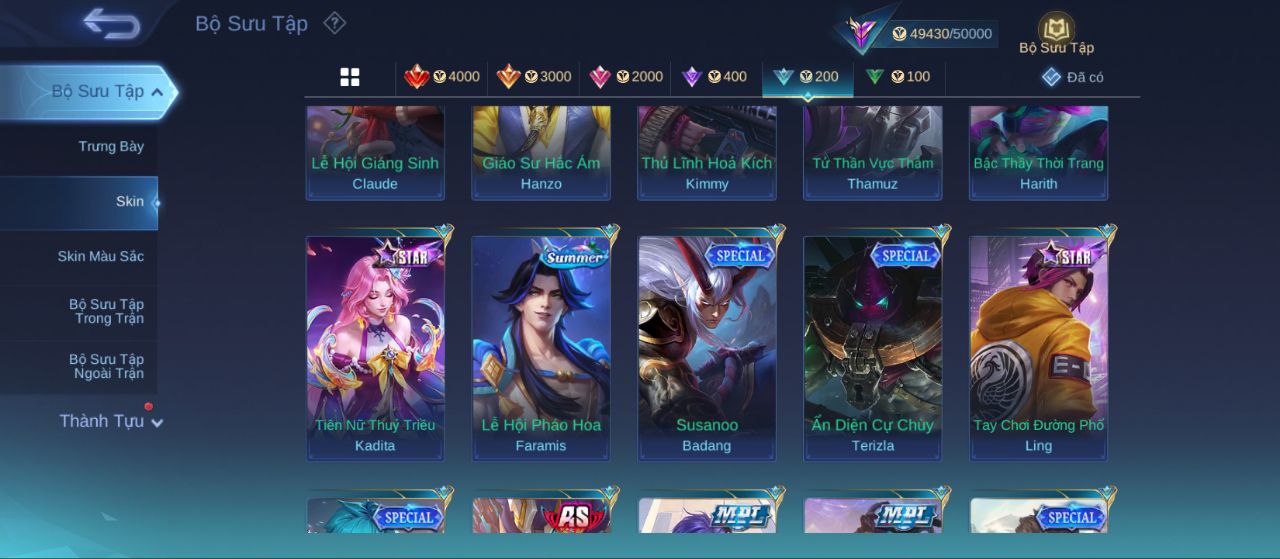Image resolution: width=1280 pixels, height=559 pixels.
Task: Toggle the Đã có owned filter
Action: point(1073,77)
